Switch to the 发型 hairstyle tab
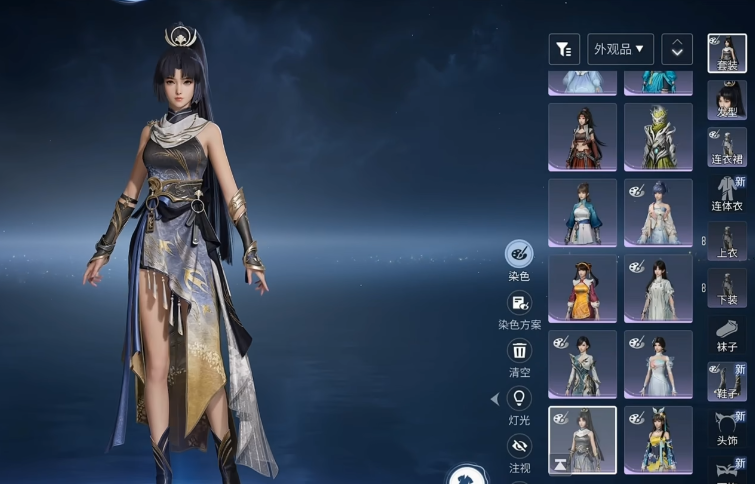The height and width of the screenshot is (484, 755). 727,101
